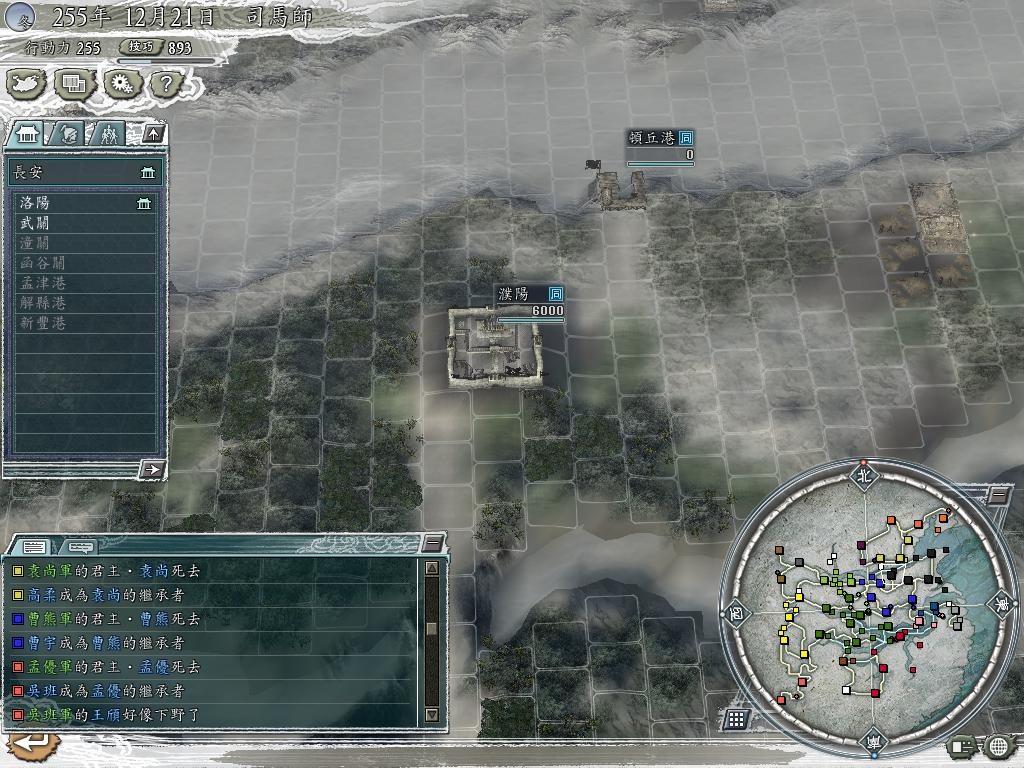Toggle the minimap grid button

(736, 718)
